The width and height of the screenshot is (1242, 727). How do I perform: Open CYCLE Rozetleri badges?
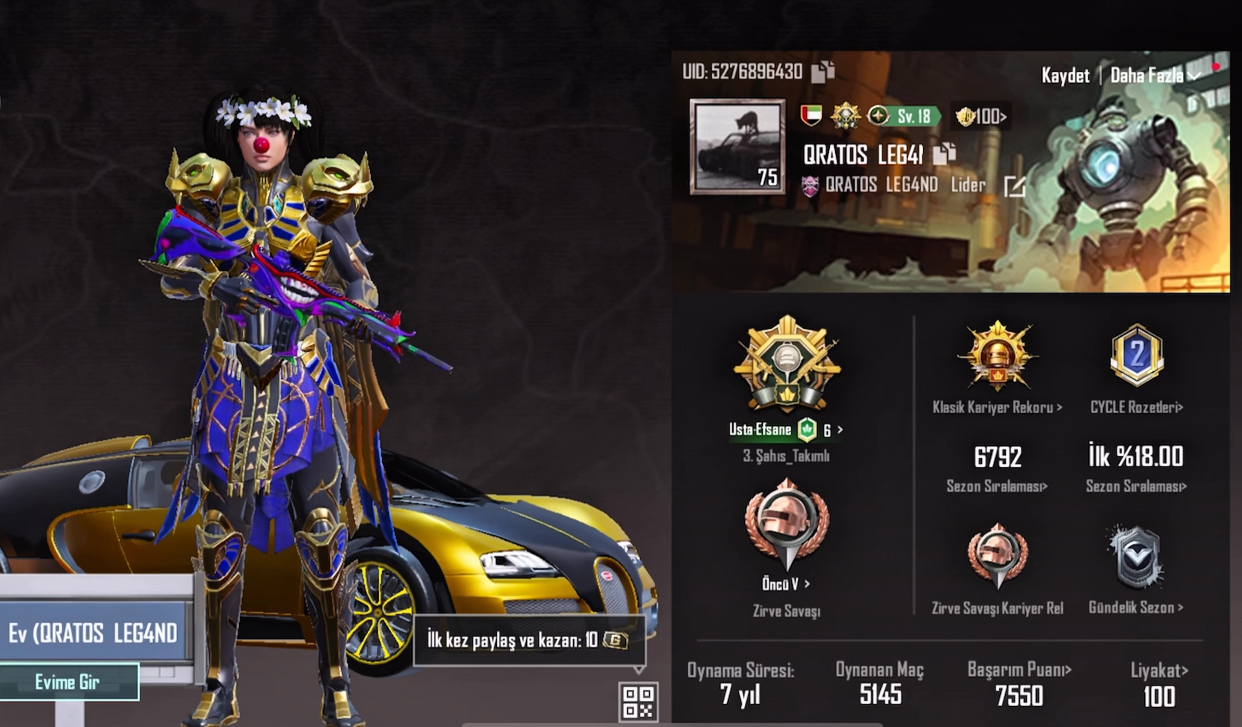point(1136,407)
